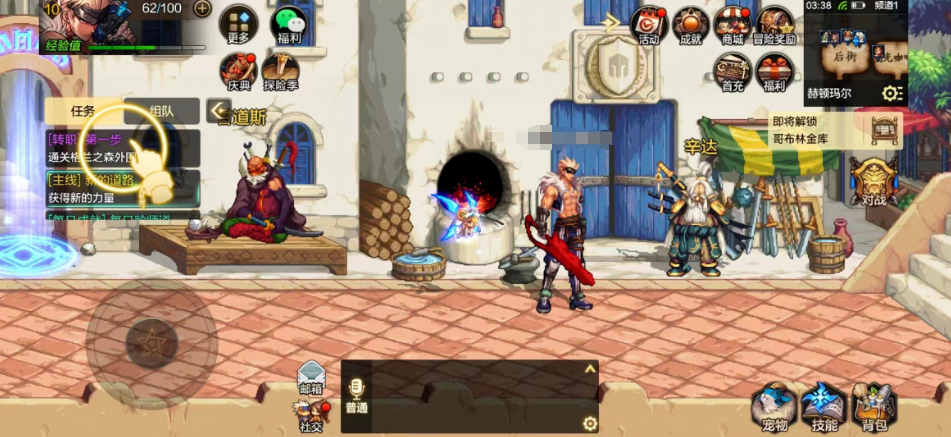Open minimap settings gear near 赫顿玛尔
Screen dimensions: 951x437
[892, 93]
